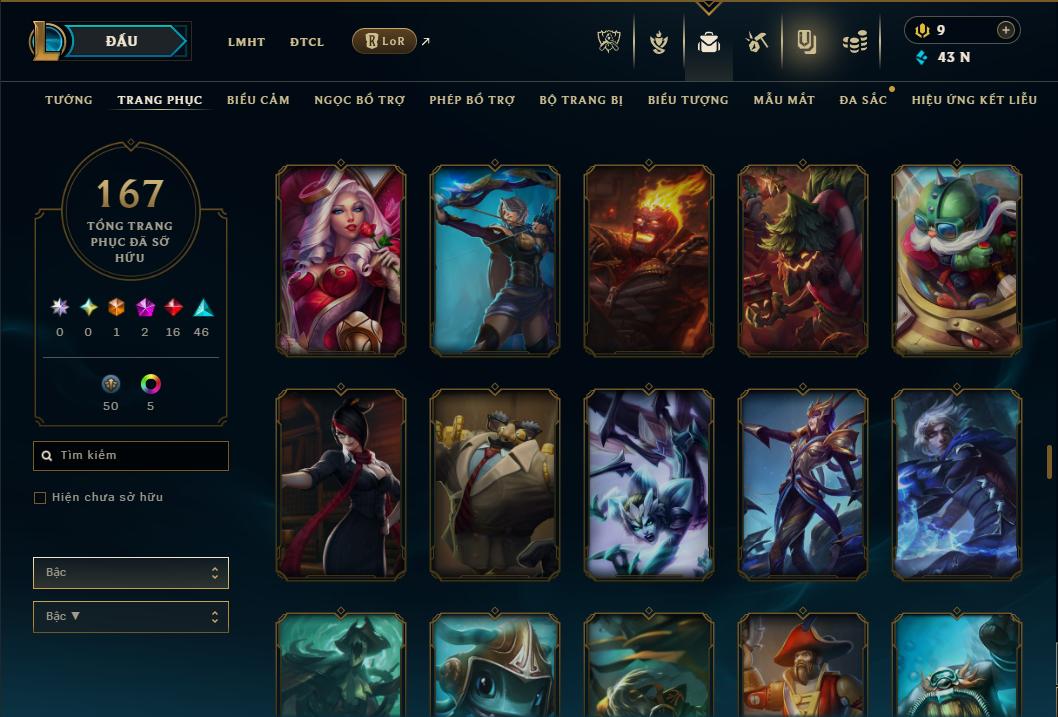Switch to the TƯỚNG tab

point(69,100)
